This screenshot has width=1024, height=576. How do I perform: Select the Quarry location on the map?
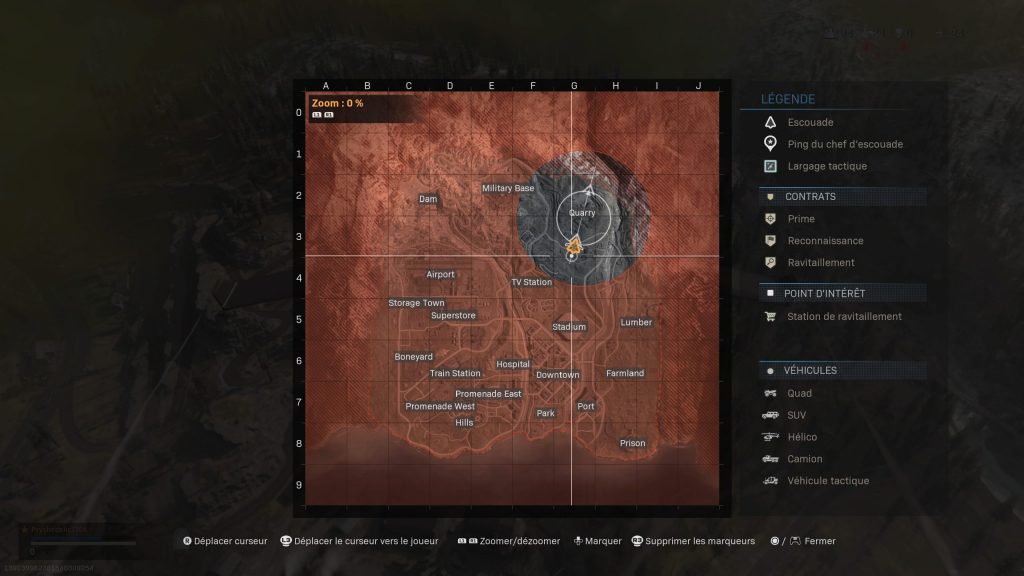(x=580, y=213)
